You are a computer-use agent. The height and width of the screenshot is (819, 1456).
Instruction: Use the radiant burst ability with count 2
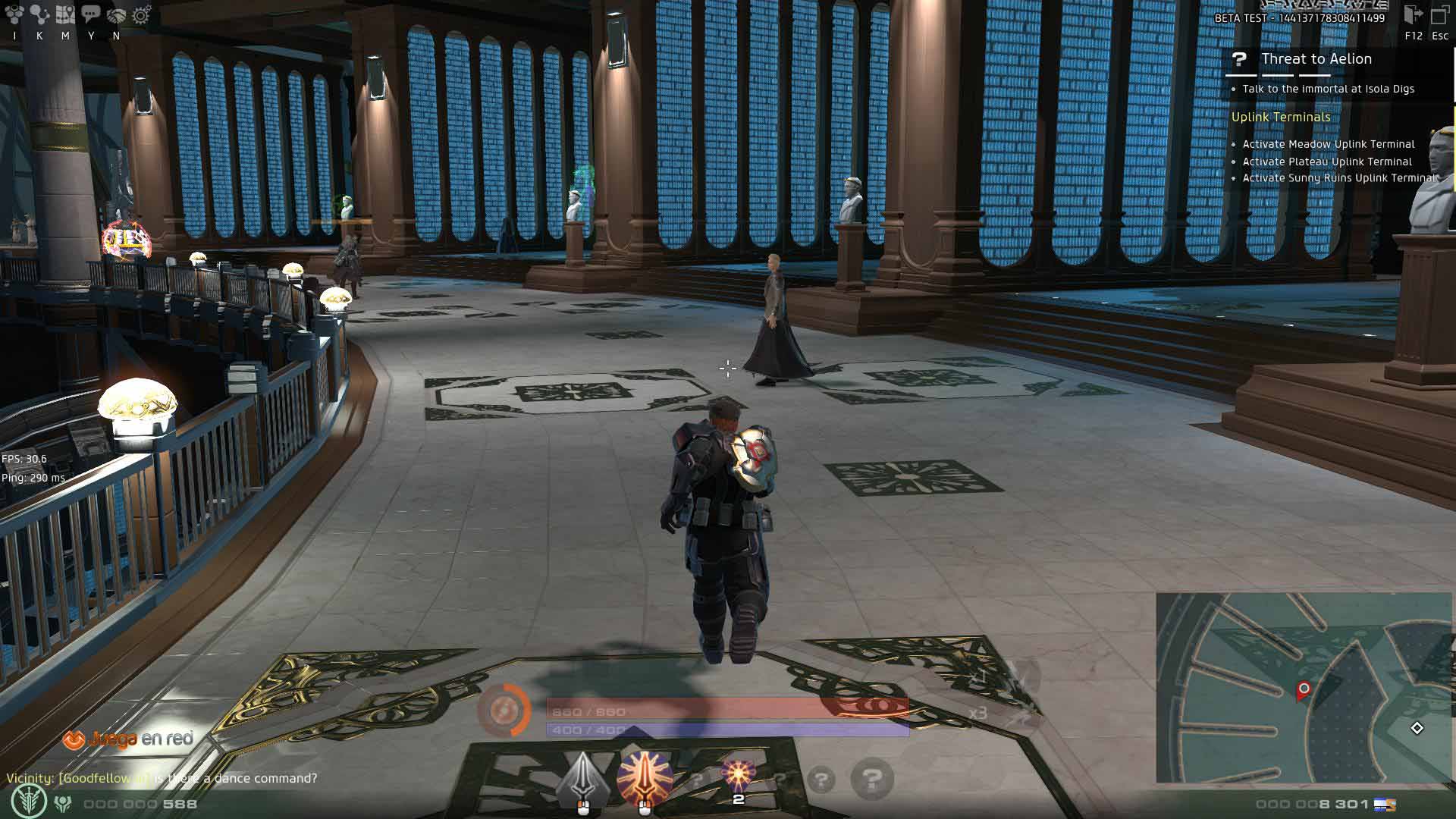pos(738,777)
